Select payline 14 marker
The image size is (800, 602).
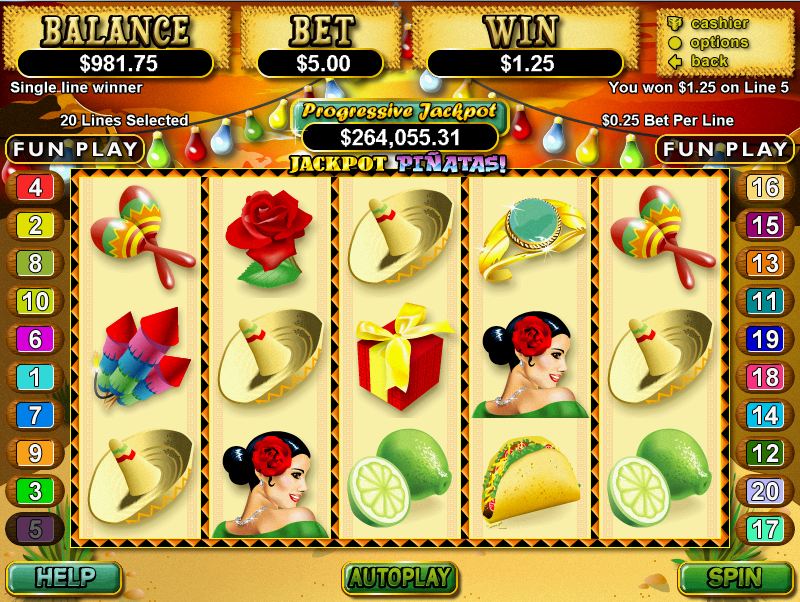765,415
